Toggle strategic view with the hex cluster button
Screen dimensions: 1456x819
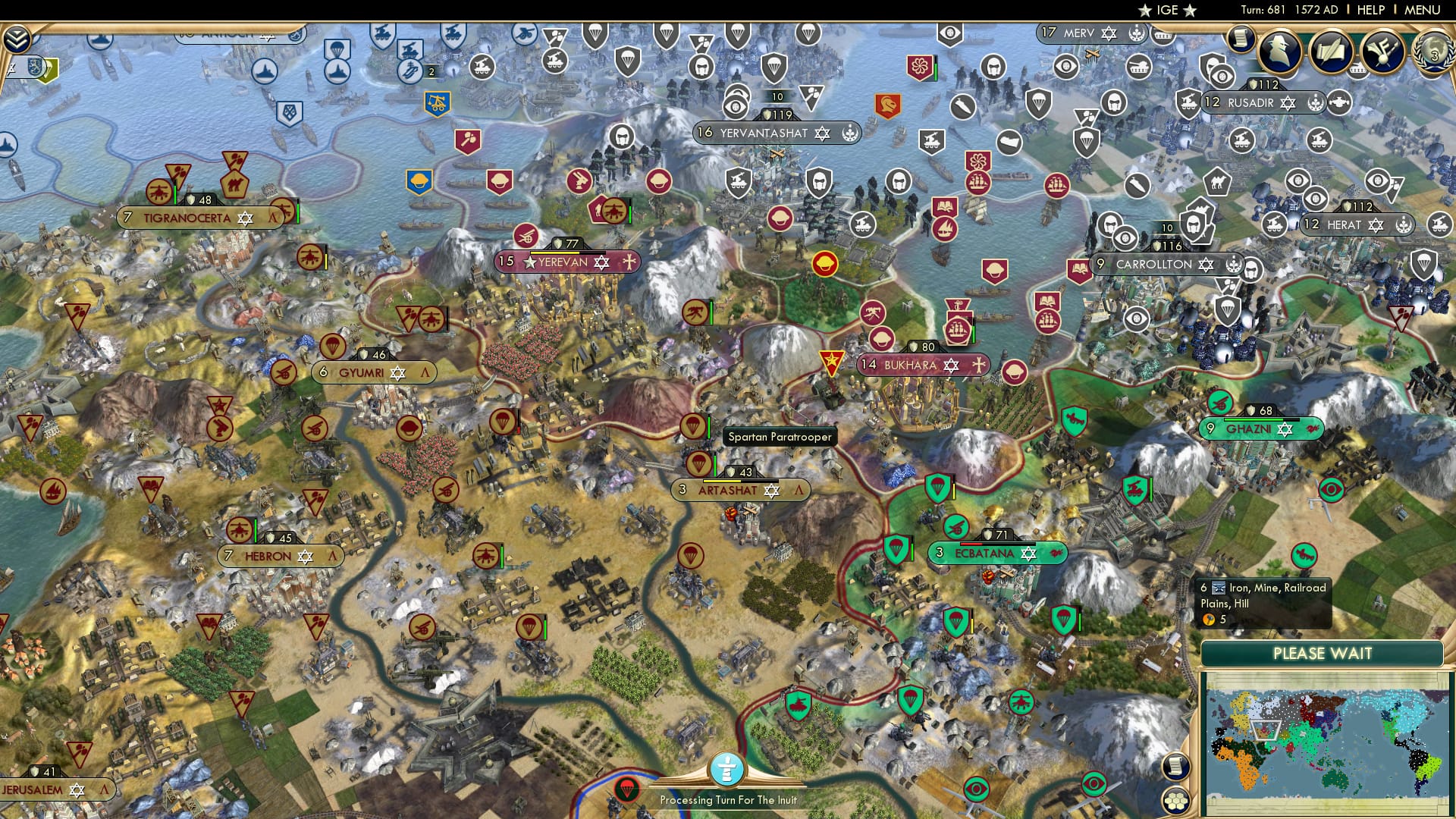click(1175, 802)
